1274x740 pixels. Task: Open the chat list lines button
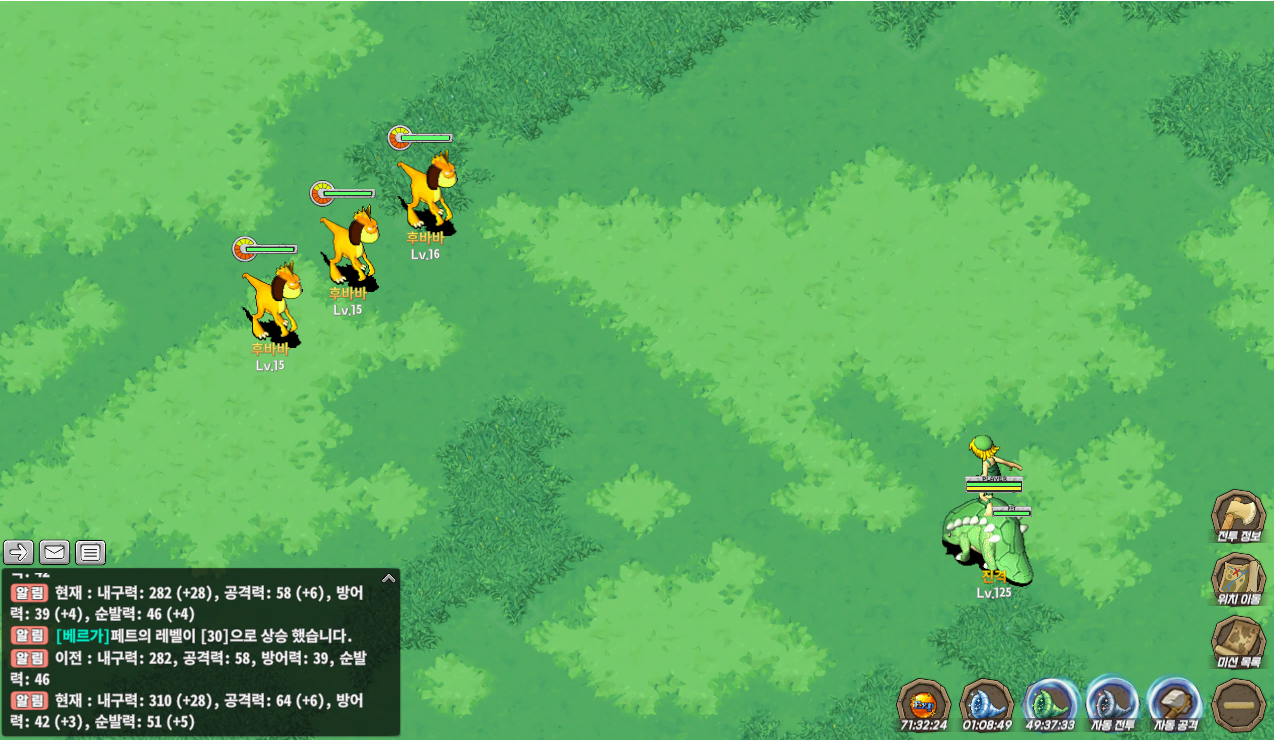coord(90,552)
